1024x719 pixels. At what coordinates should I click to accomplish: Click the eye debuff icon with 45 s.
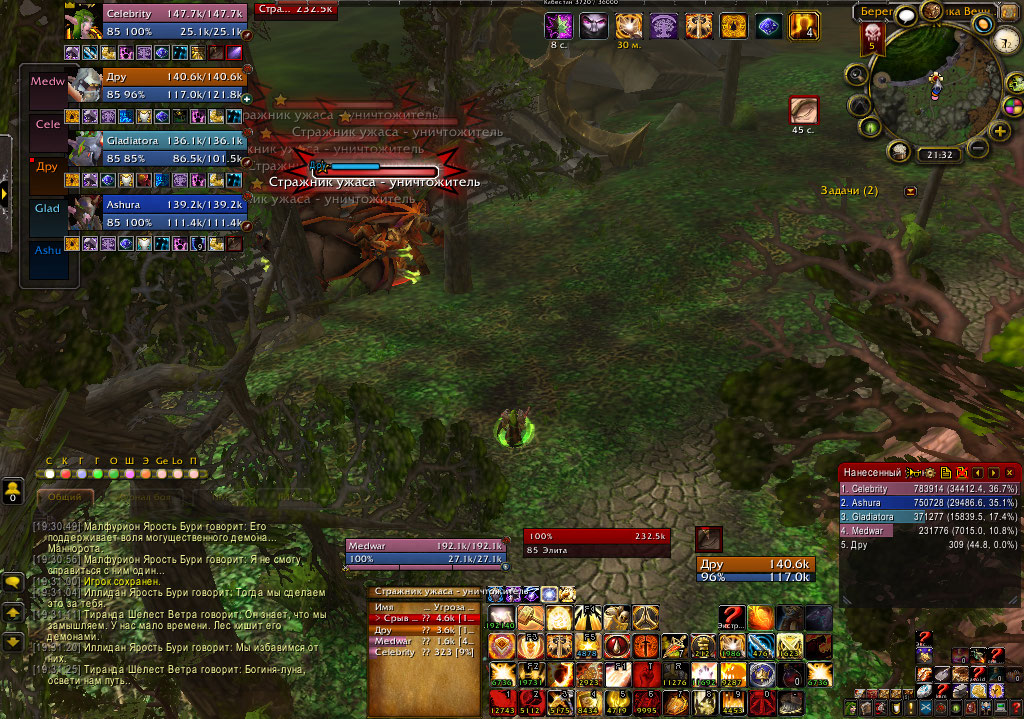[804, 110]
